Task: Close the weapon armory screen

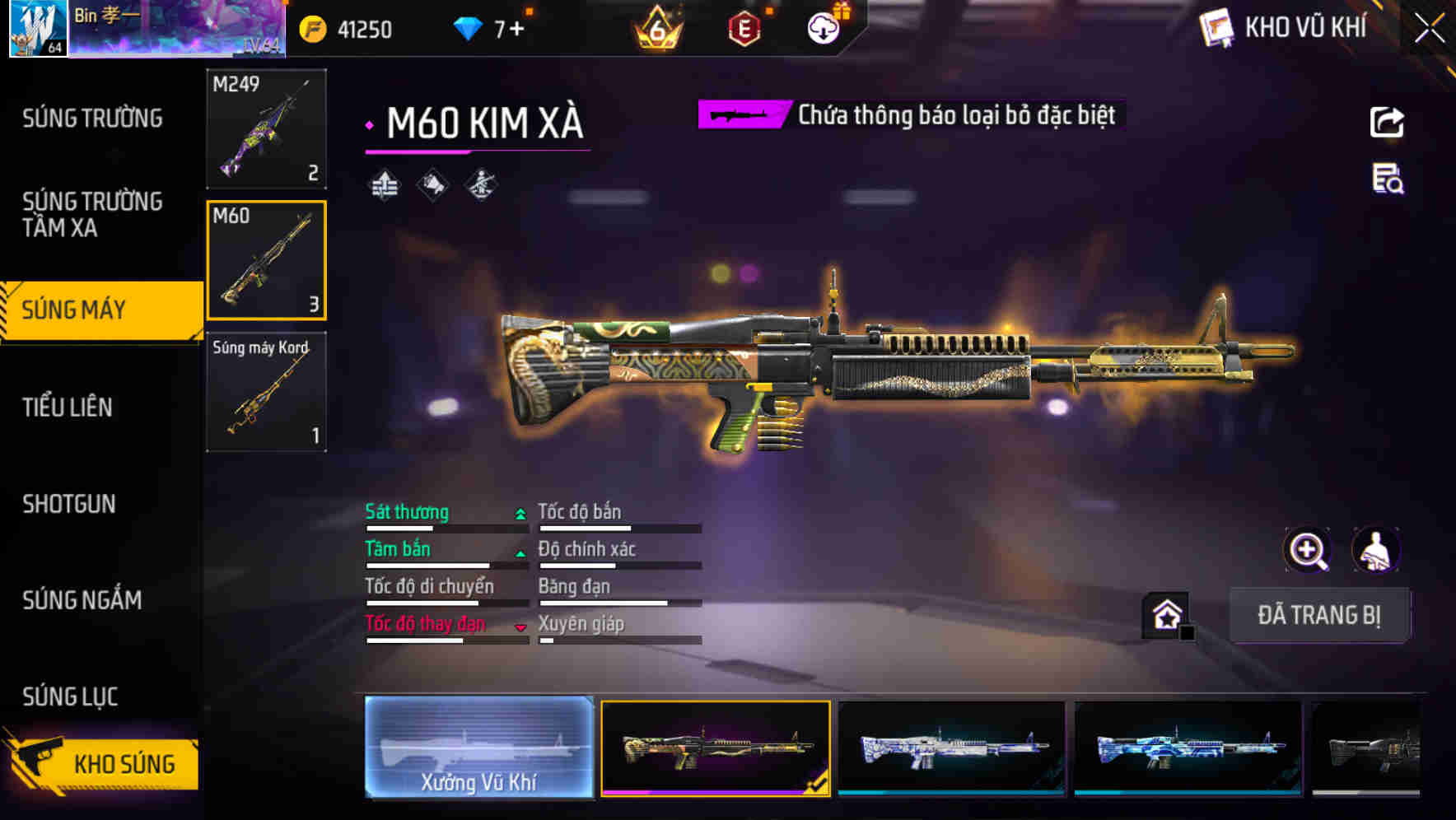Action: [x=1429, y=29]
